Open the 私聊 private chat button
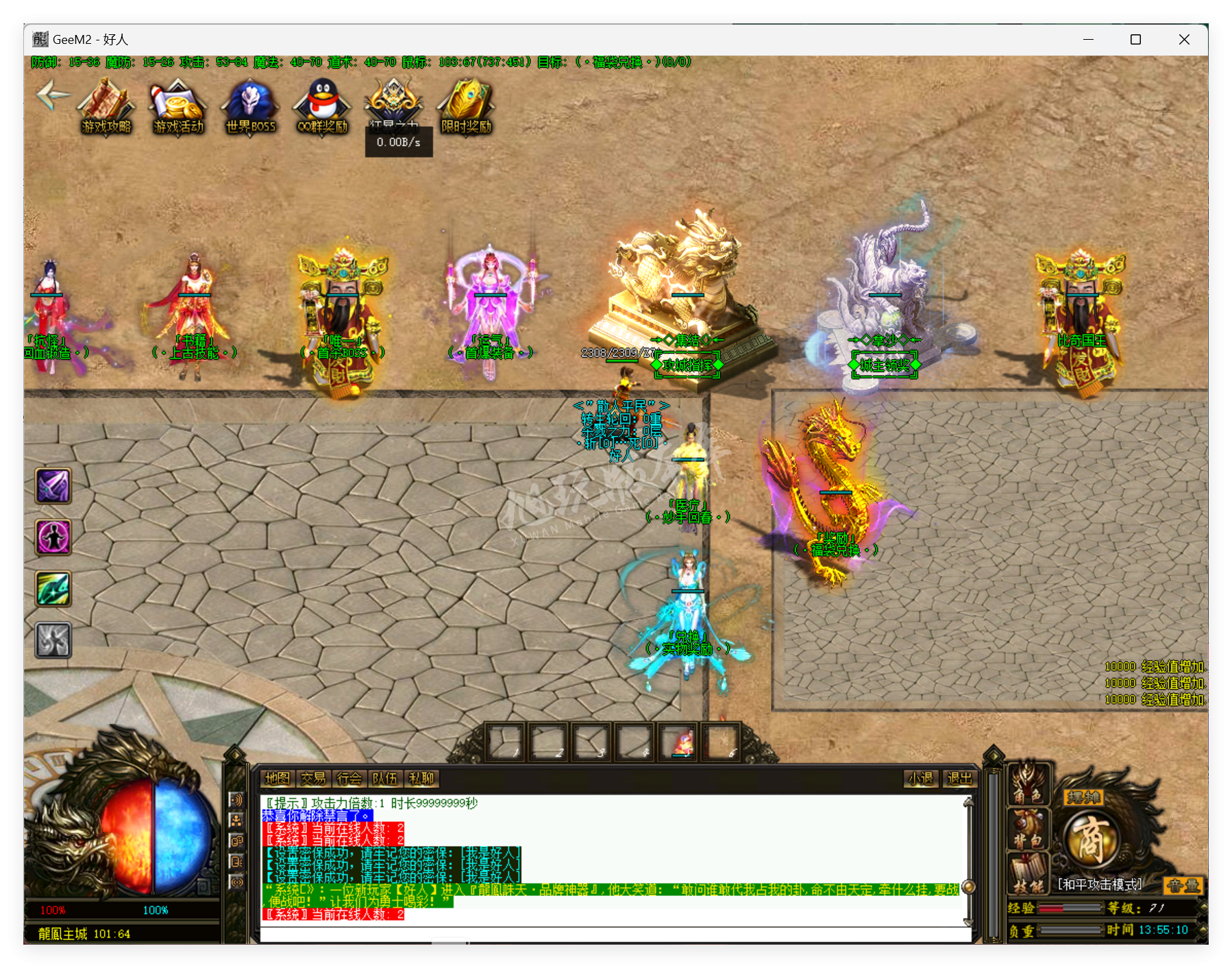Image resolution: width=1232 pixels, height=968 pixels. 421,779
